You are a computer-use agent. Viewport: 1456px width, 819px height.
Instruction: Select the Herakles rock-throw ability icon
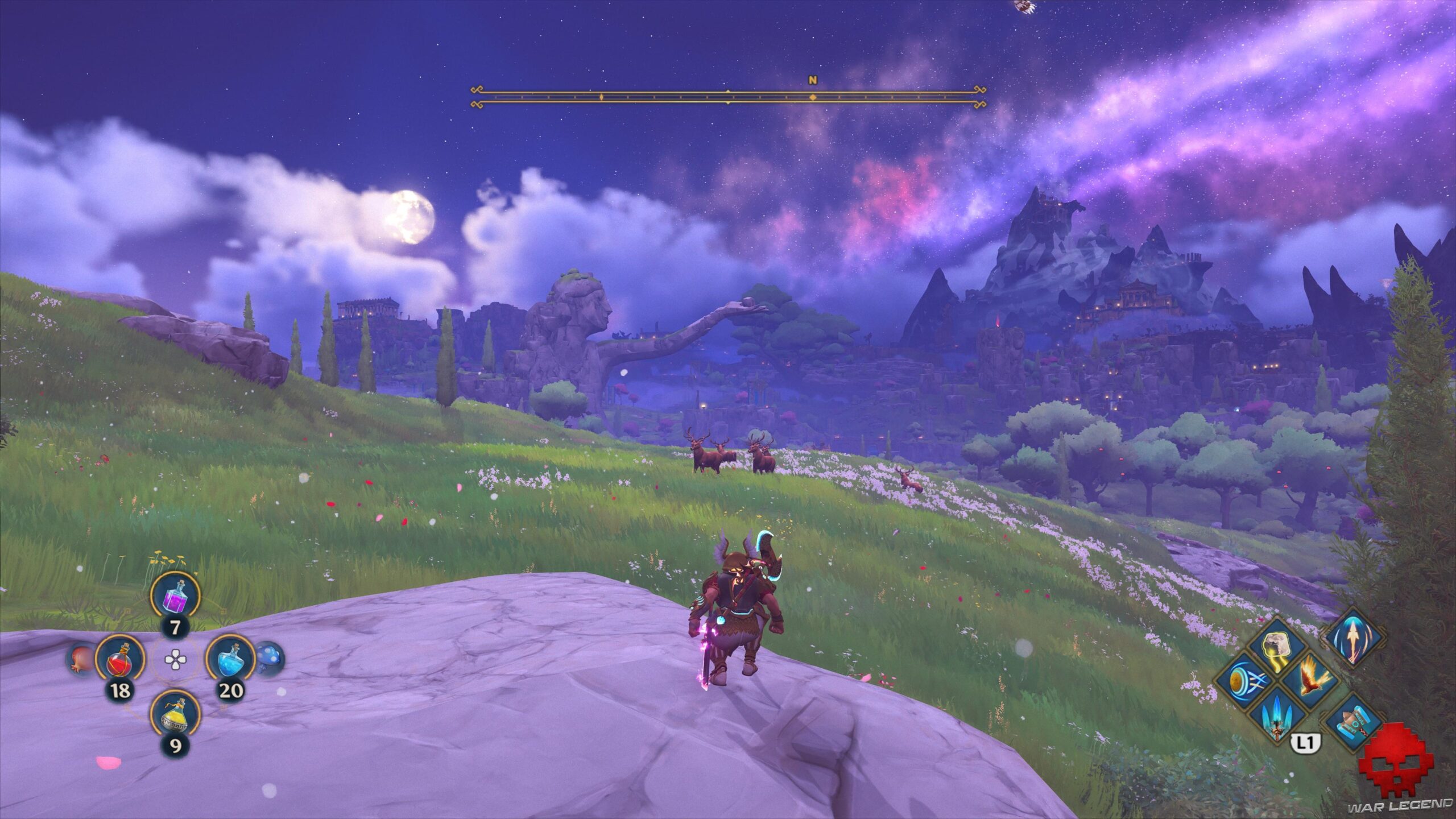[x=1276, y=645]
